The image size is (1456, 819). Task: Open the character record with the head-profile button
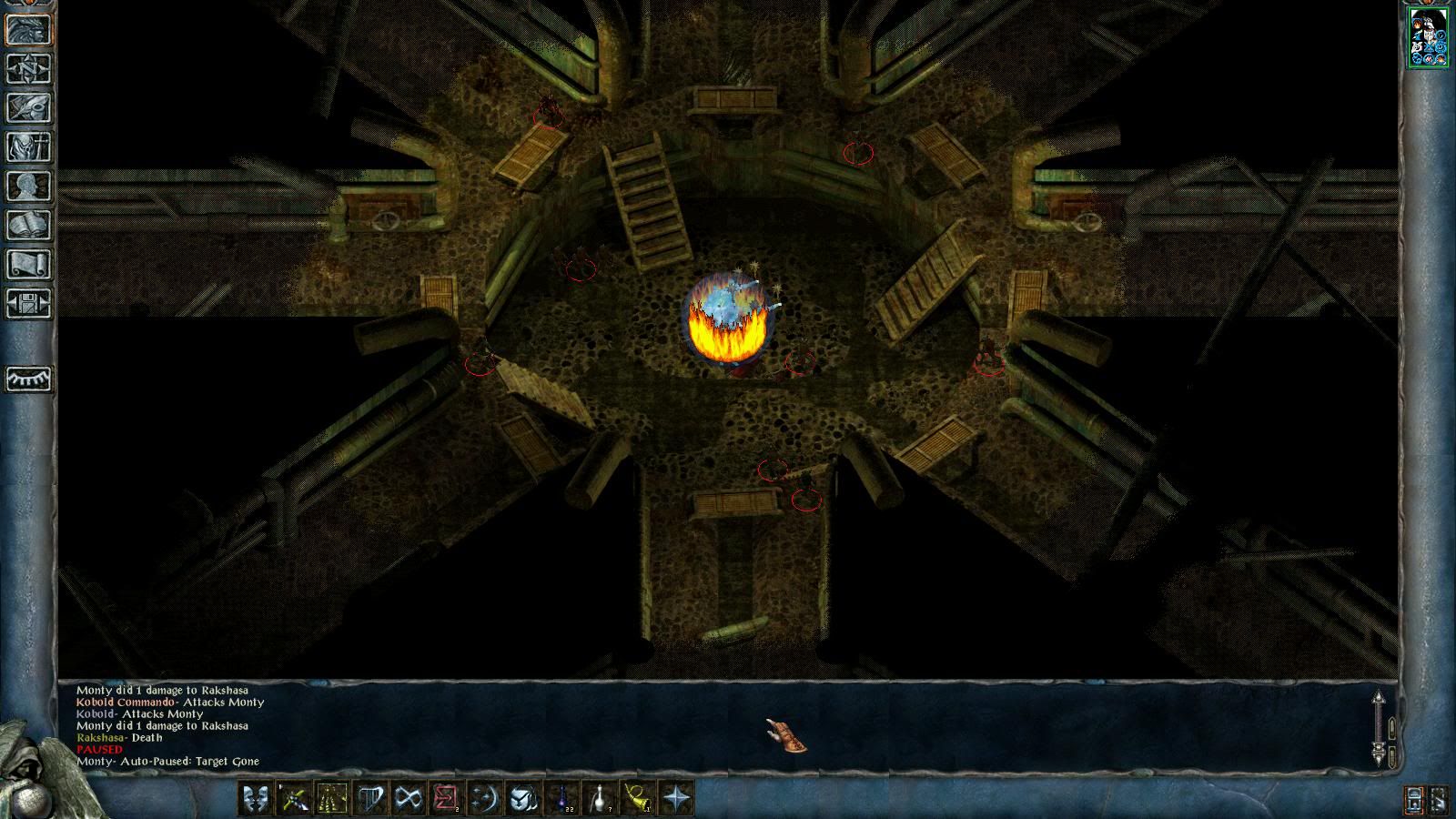click(x=29, y=187)
